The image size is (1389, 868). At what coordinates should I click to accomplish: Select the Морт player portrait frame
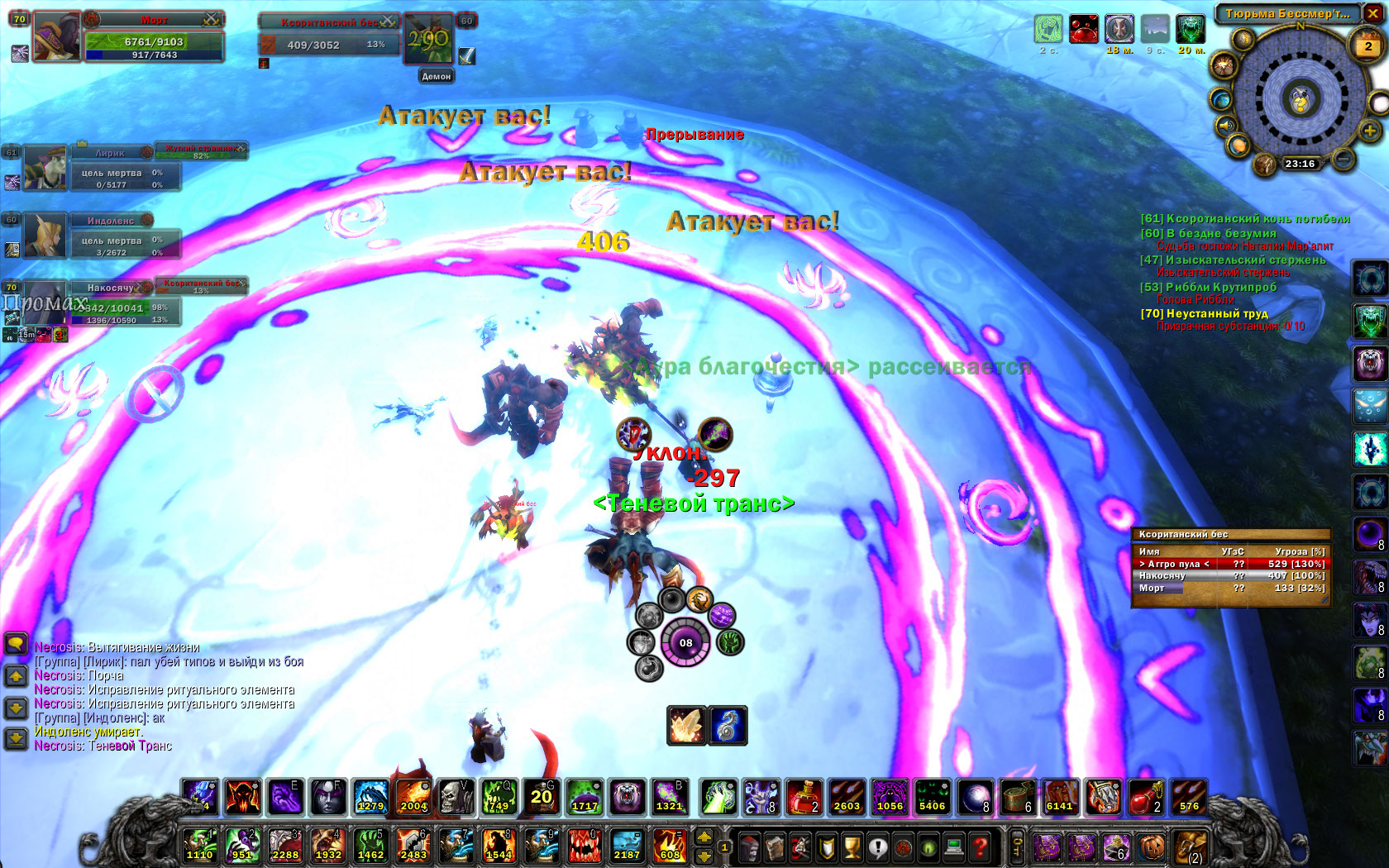56,36
